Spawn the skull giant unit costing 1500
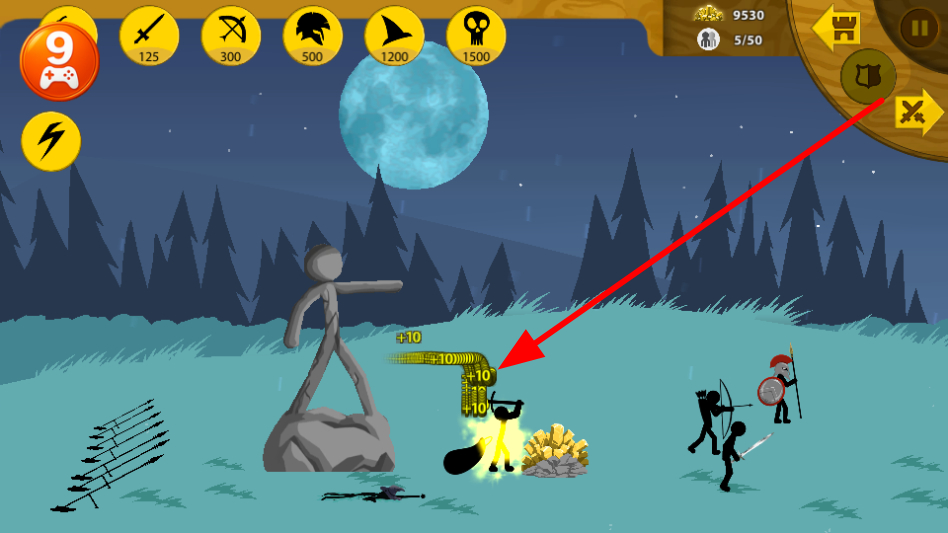The width and height of the screenshot is (948, 533). pos(476,35)
